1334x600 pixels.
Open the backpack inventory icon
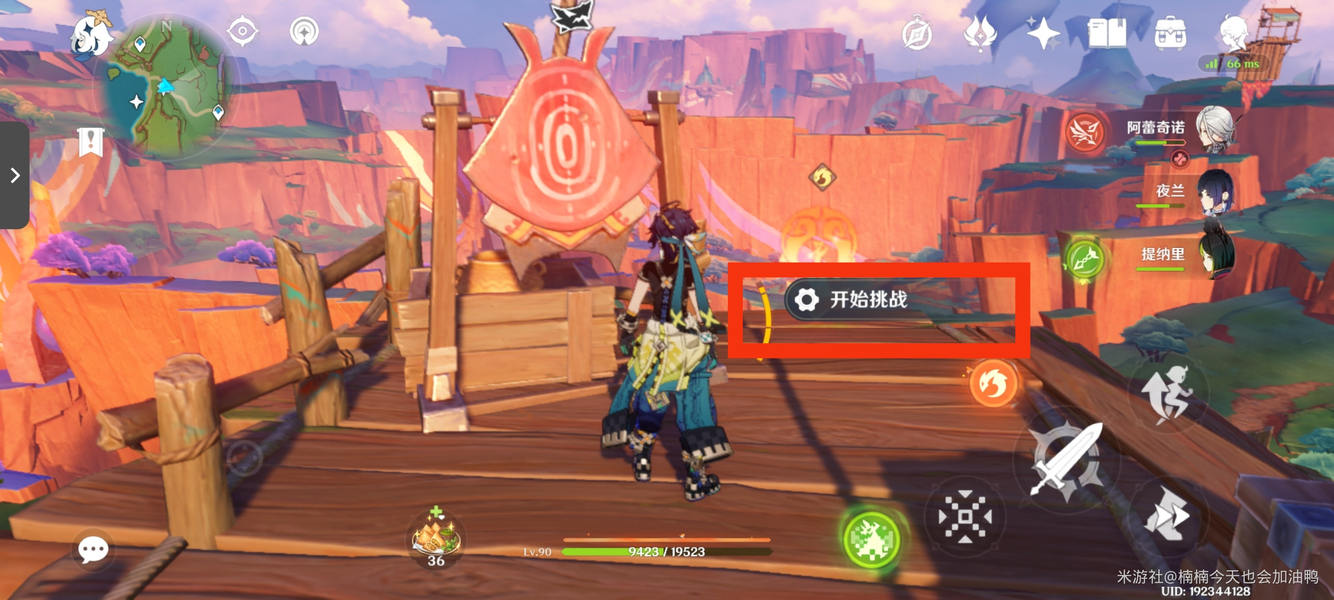point(1169,33)
